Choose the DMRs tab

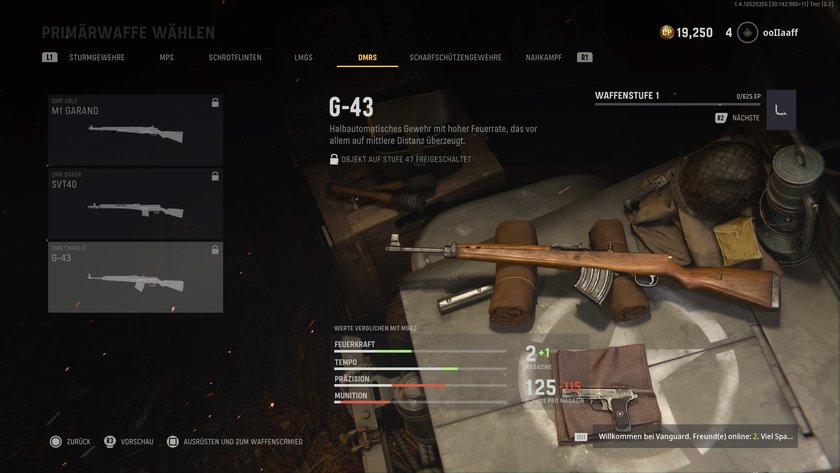366,58
